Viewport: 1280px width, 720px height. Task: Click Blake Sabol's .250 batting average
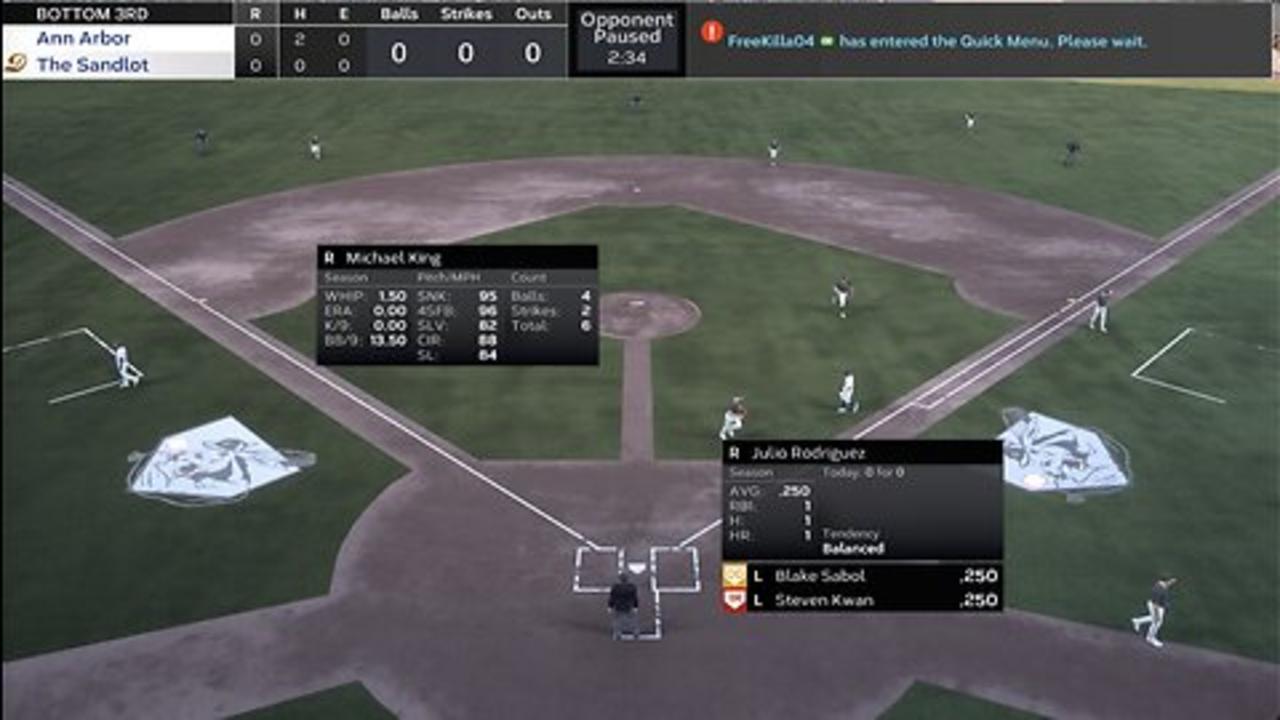pos(978,577)
